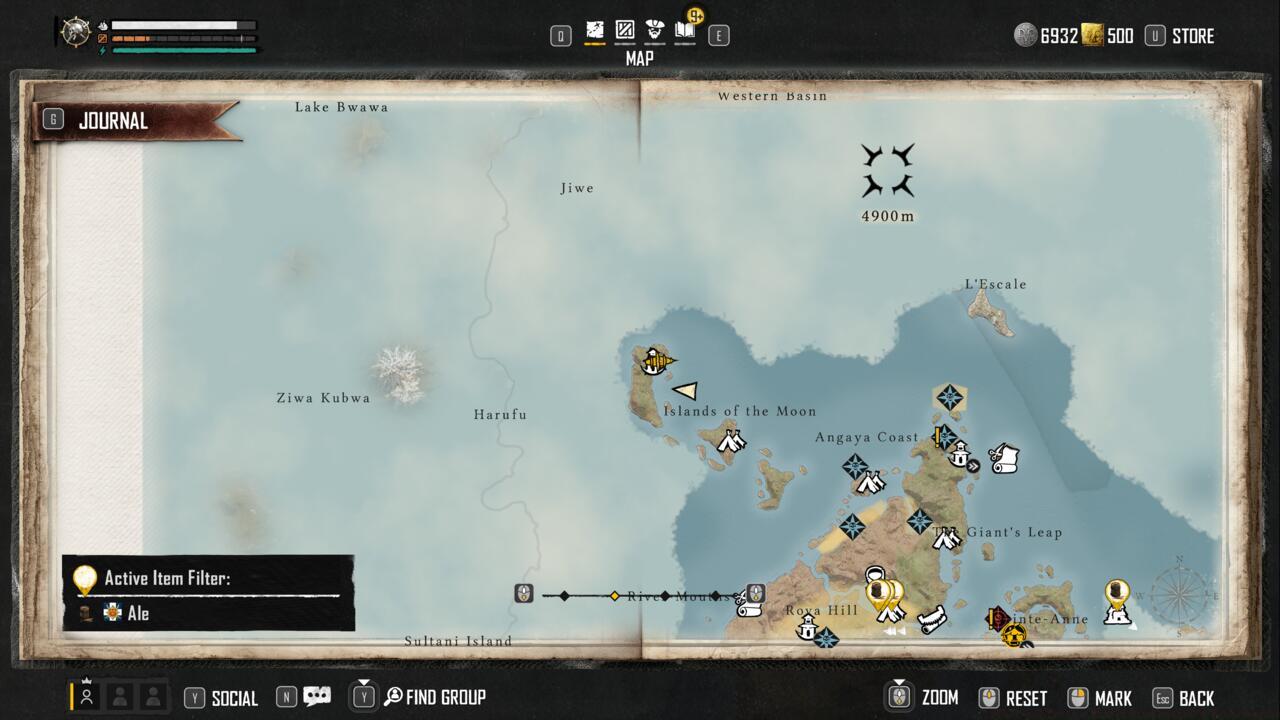Viewport: 1280px width, 720px height.
Task: Open the outpost tent icon below Islands of the Moon
Action: coord(730,439)
